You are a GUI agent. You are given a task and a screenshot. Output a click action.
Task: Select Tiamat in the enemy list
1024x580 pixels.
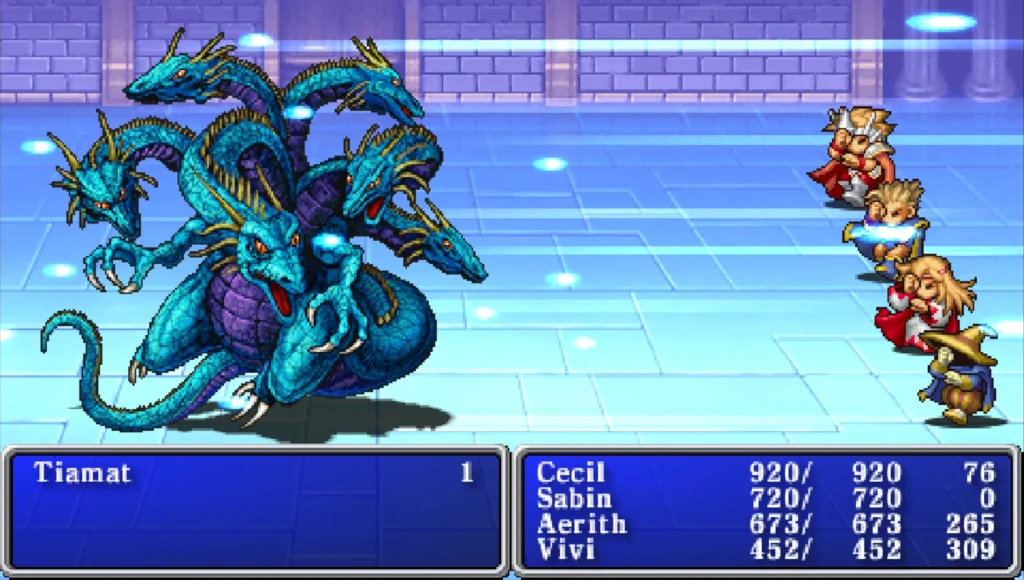point(83,473)
